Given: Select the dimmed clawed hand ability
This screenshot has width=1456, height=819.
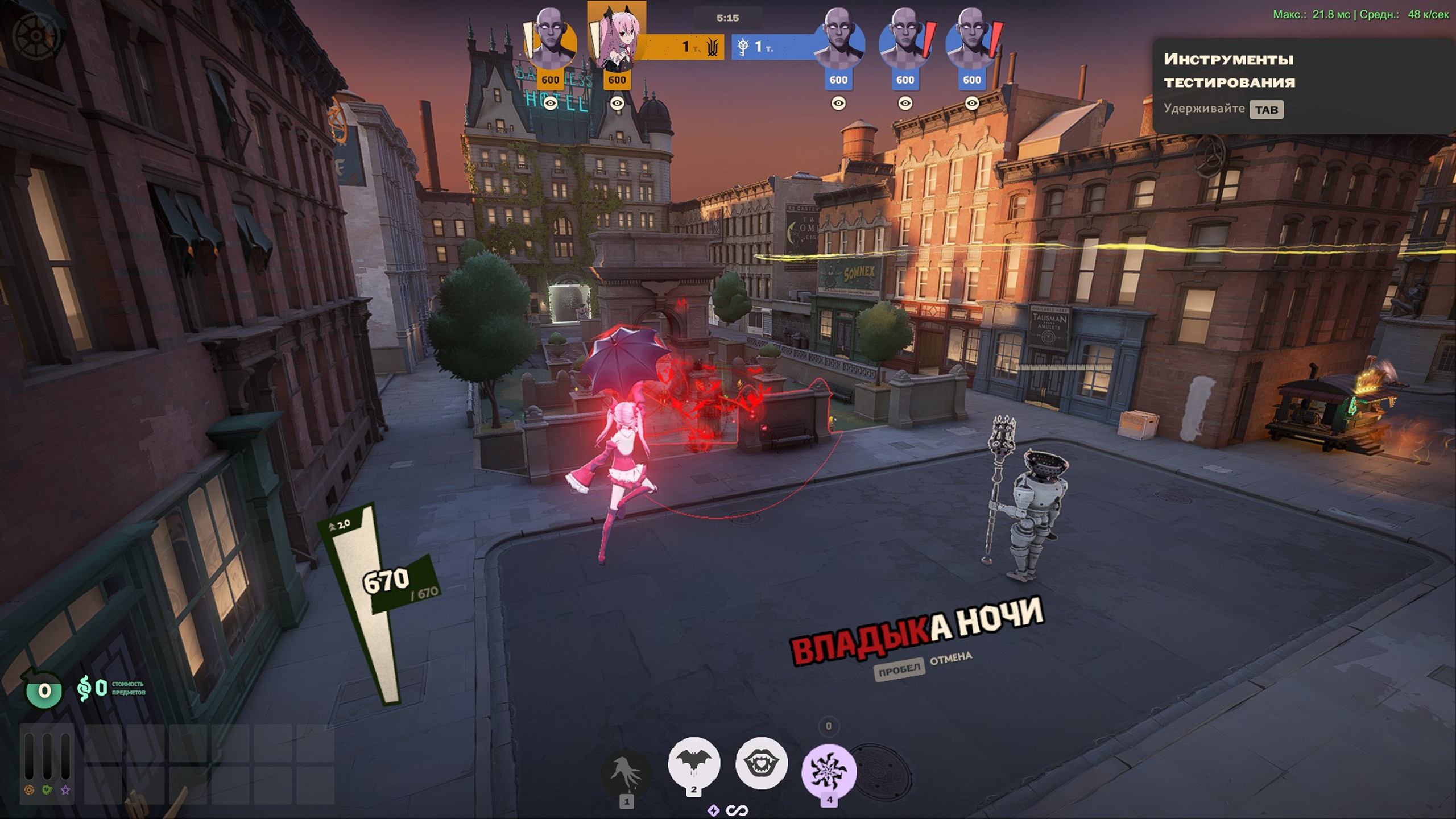Looking at the screenshot, I should [x=626, y=772].
